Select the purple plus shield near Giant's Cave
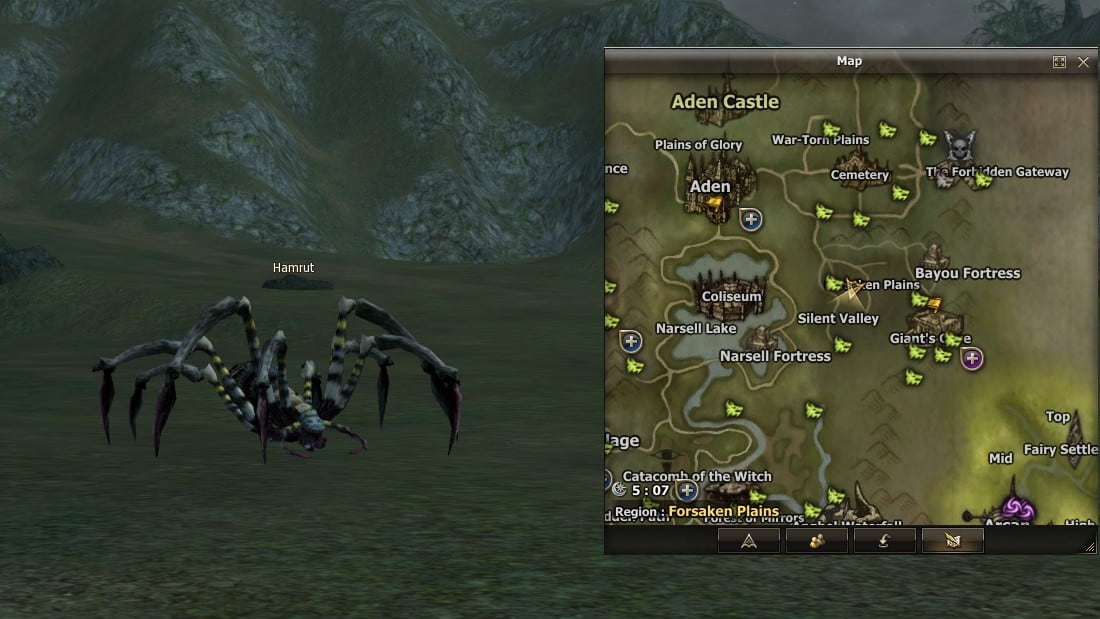 pos(971,358)
